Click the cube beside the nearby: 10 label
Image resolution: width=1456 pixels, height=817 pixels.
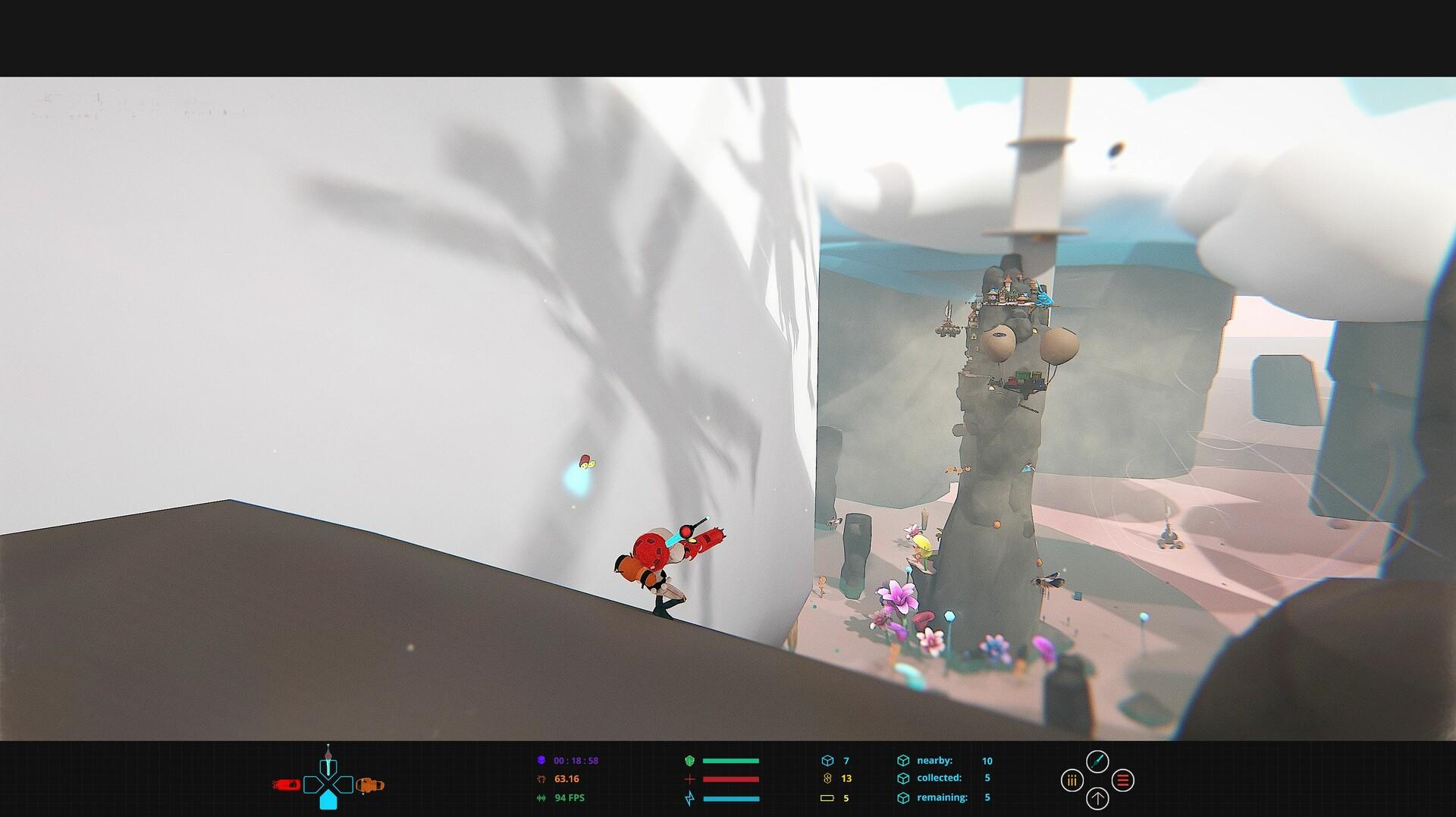click(x=904, y=760)
